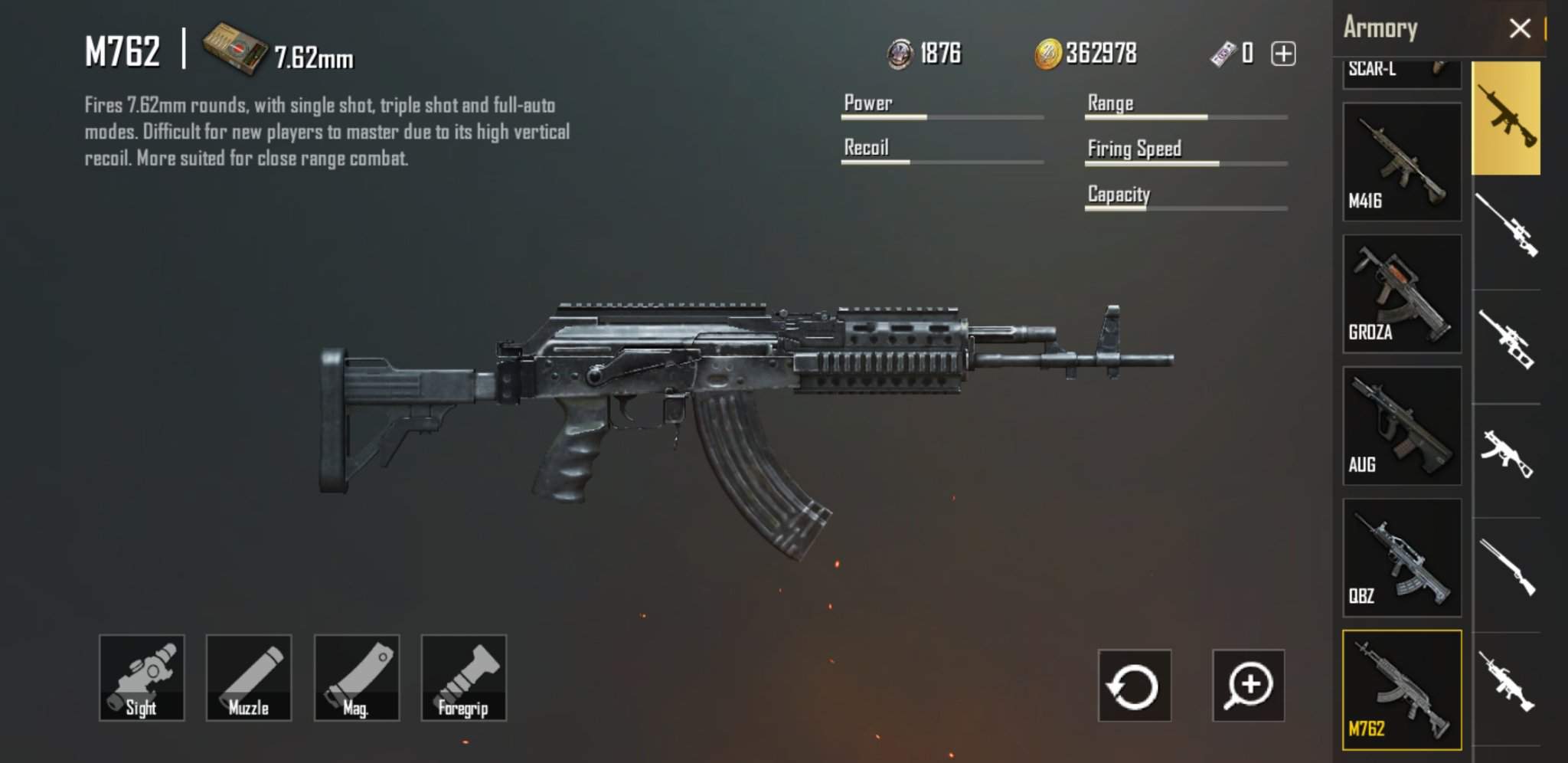
Task: Open the Muzzle attachment slot
Action: click(x=249, y=677)
